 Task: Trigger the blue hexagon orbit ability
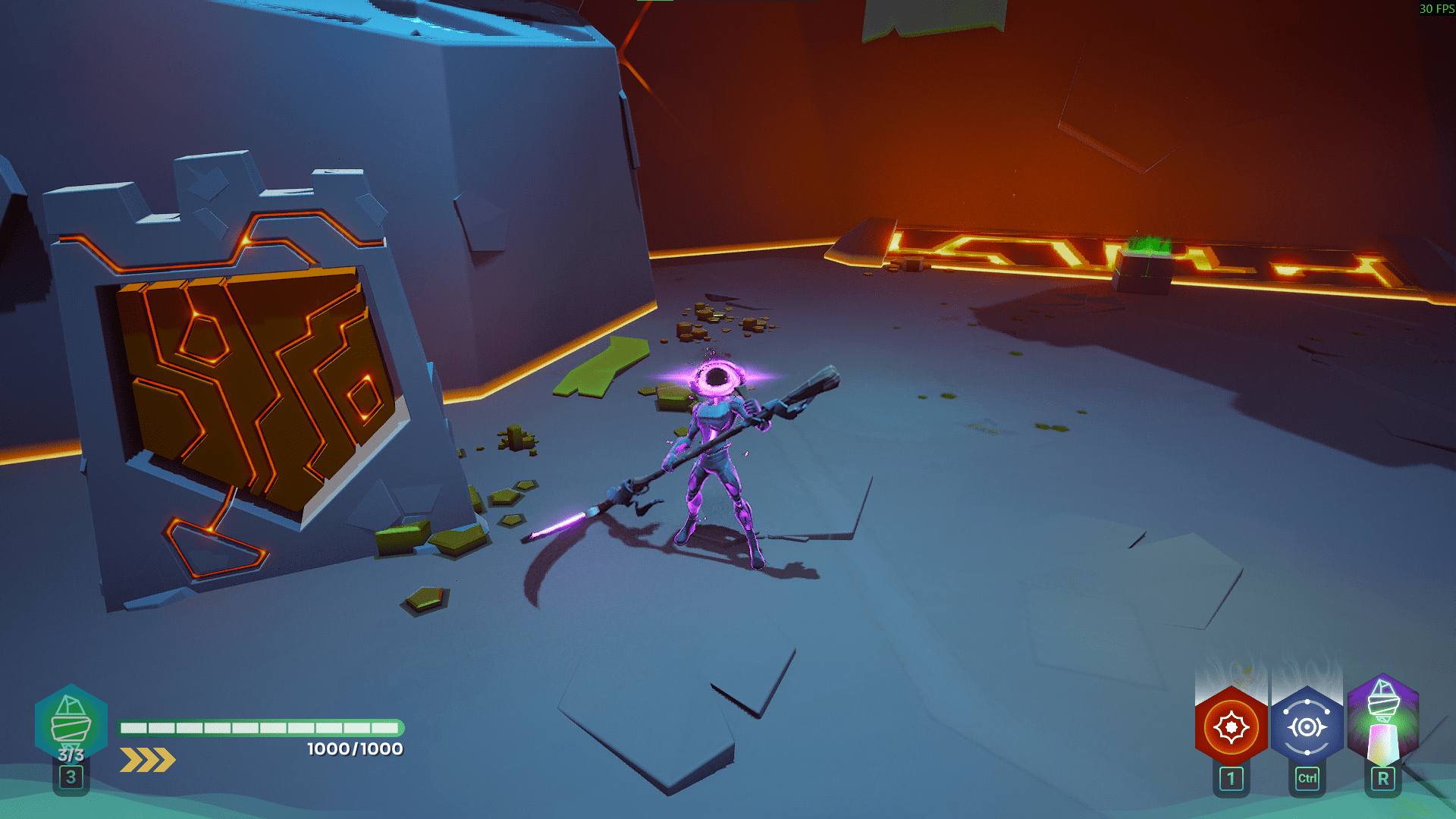1307,727
